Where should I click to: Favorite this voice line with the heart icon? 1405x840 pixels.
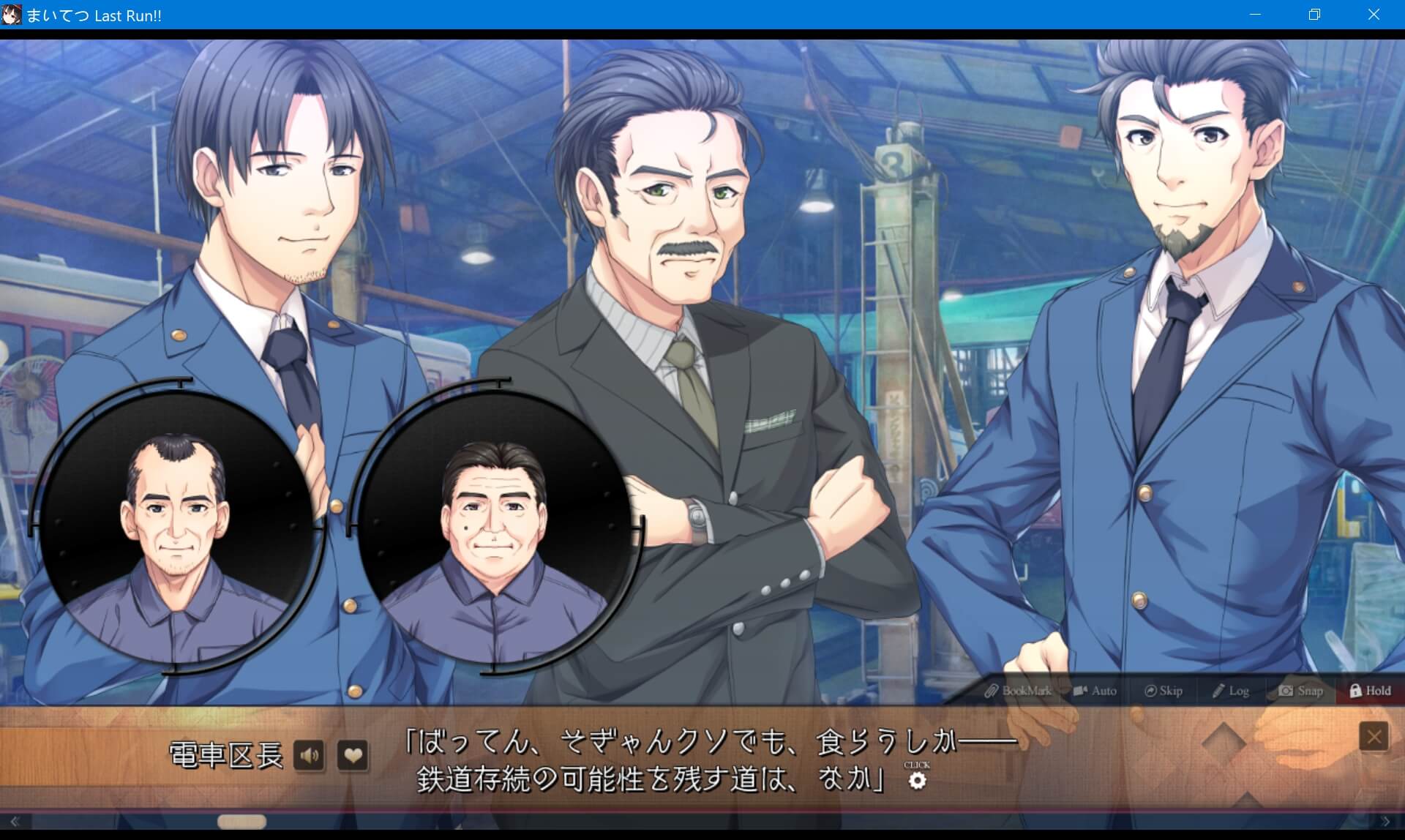pyautogui.click(x=354, y=755)
